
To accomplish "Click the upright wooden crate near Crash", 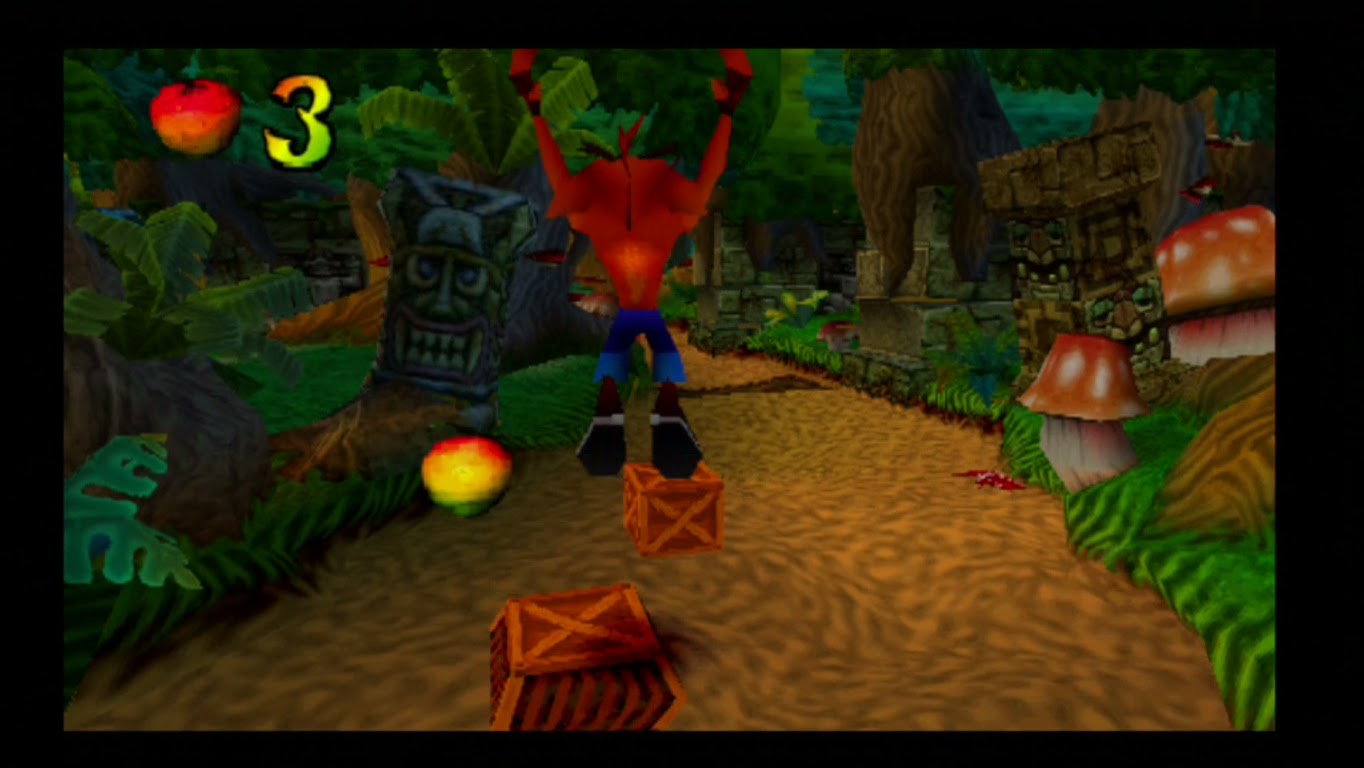I will [675, 510].
